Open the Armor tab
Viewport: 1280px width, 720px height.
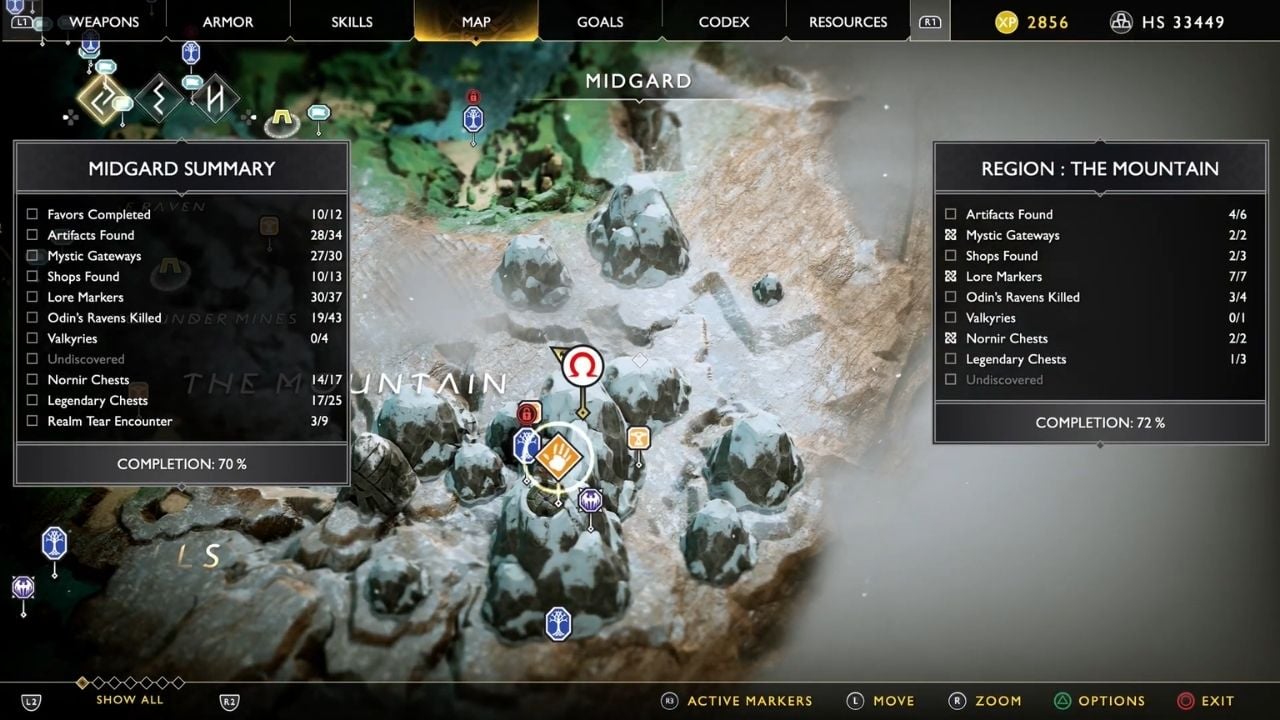click(x=228, y=22)
